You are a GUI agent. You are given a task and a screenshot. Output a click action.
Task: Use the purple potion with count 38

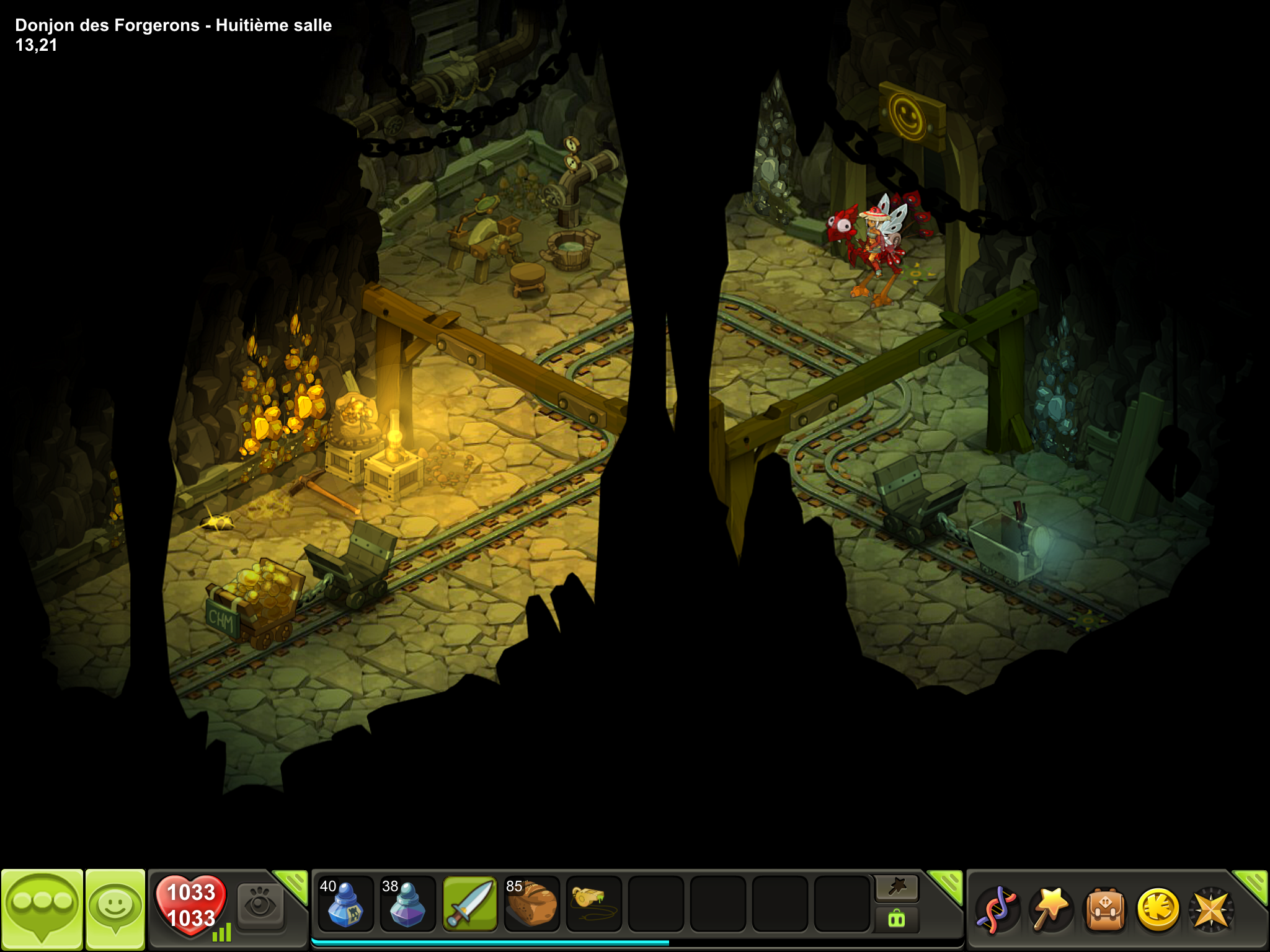coord(407,904)
